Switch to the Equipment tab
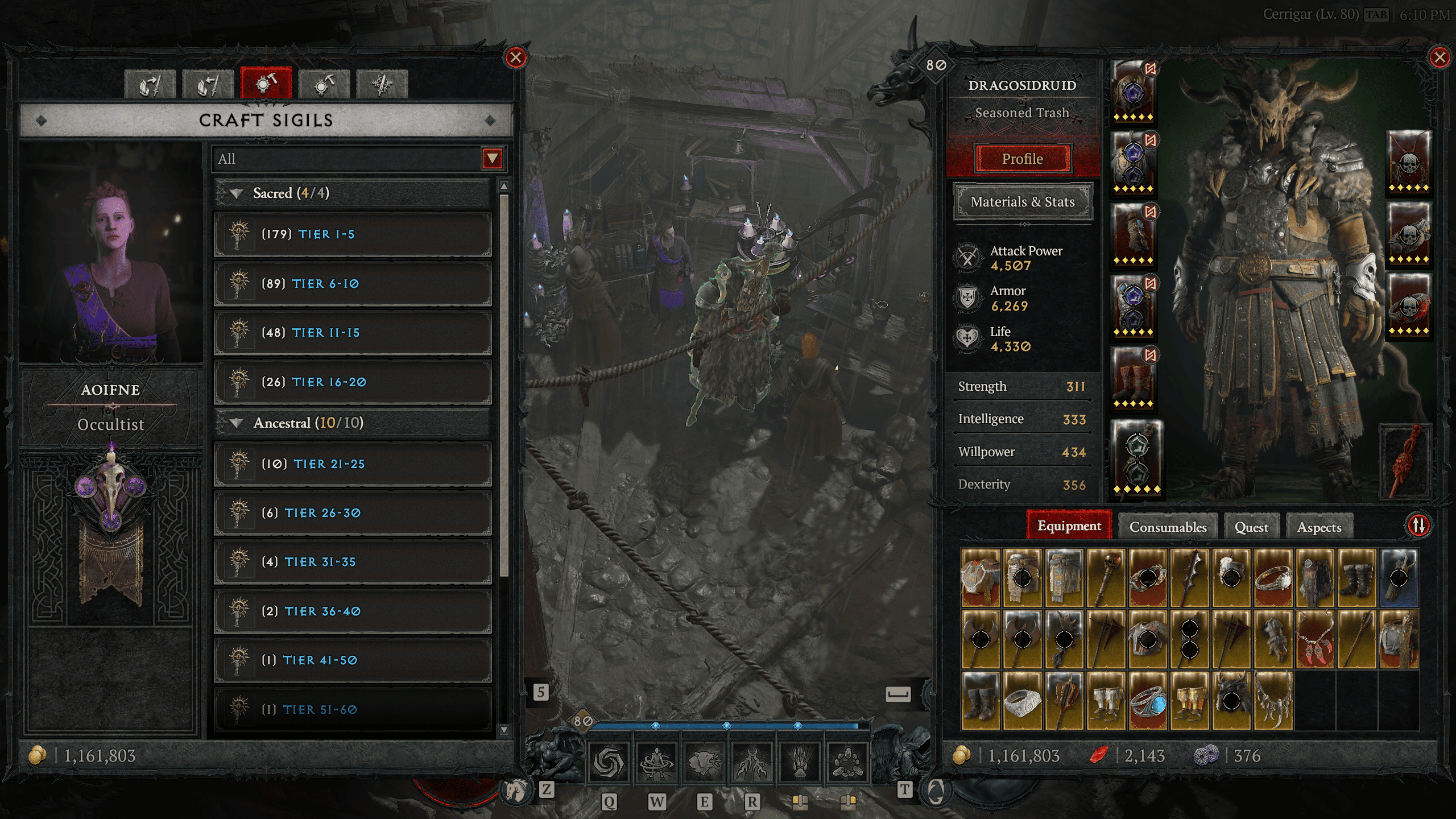Viewport: 1456px width, 819px height. pyautogui.click(x=1069, y=526)
